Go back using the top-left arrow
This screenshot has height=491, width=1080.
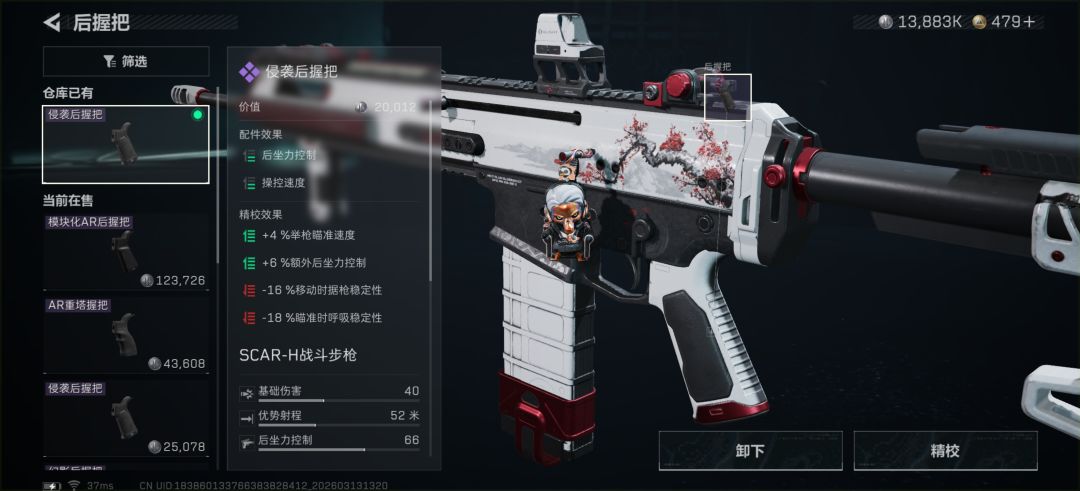53,22
